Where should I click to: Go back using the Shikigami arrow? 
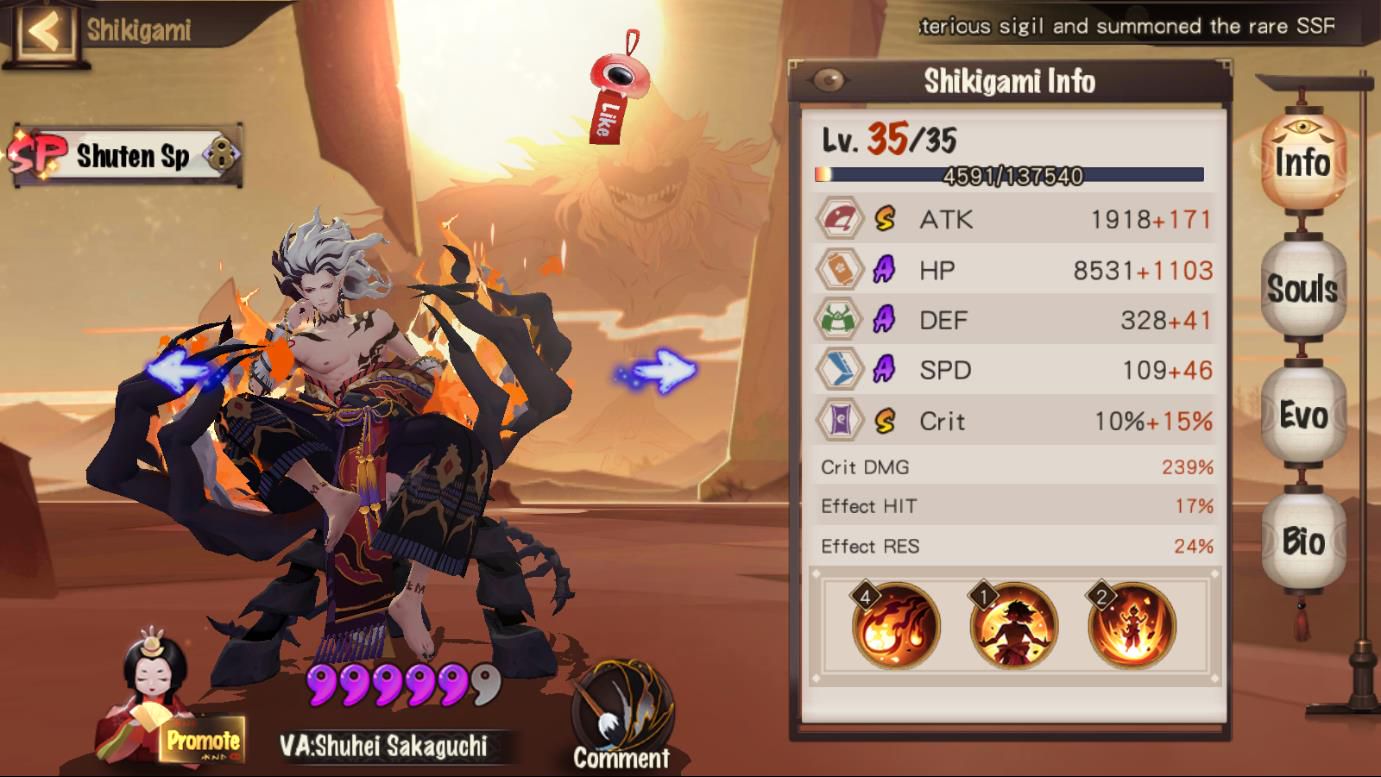coord(44,31)
